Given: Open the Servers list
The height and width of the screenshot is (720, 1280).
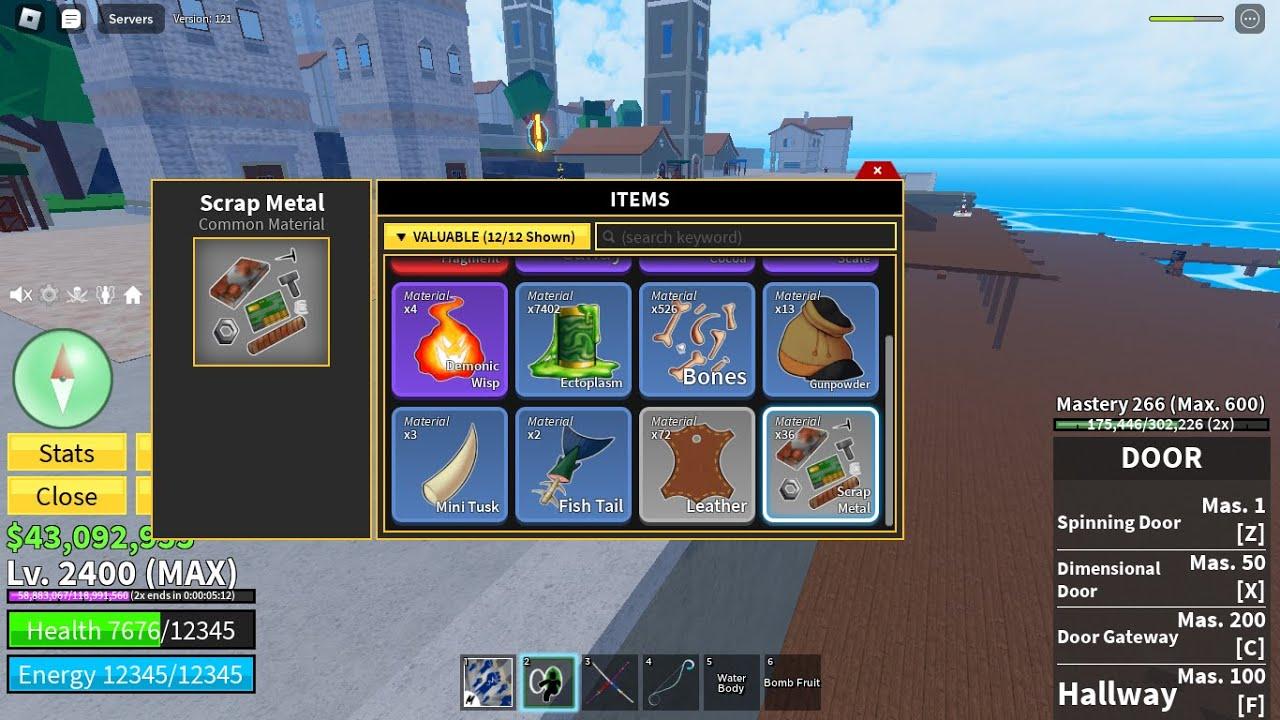Looking at the screenshot, I should 131,19.
